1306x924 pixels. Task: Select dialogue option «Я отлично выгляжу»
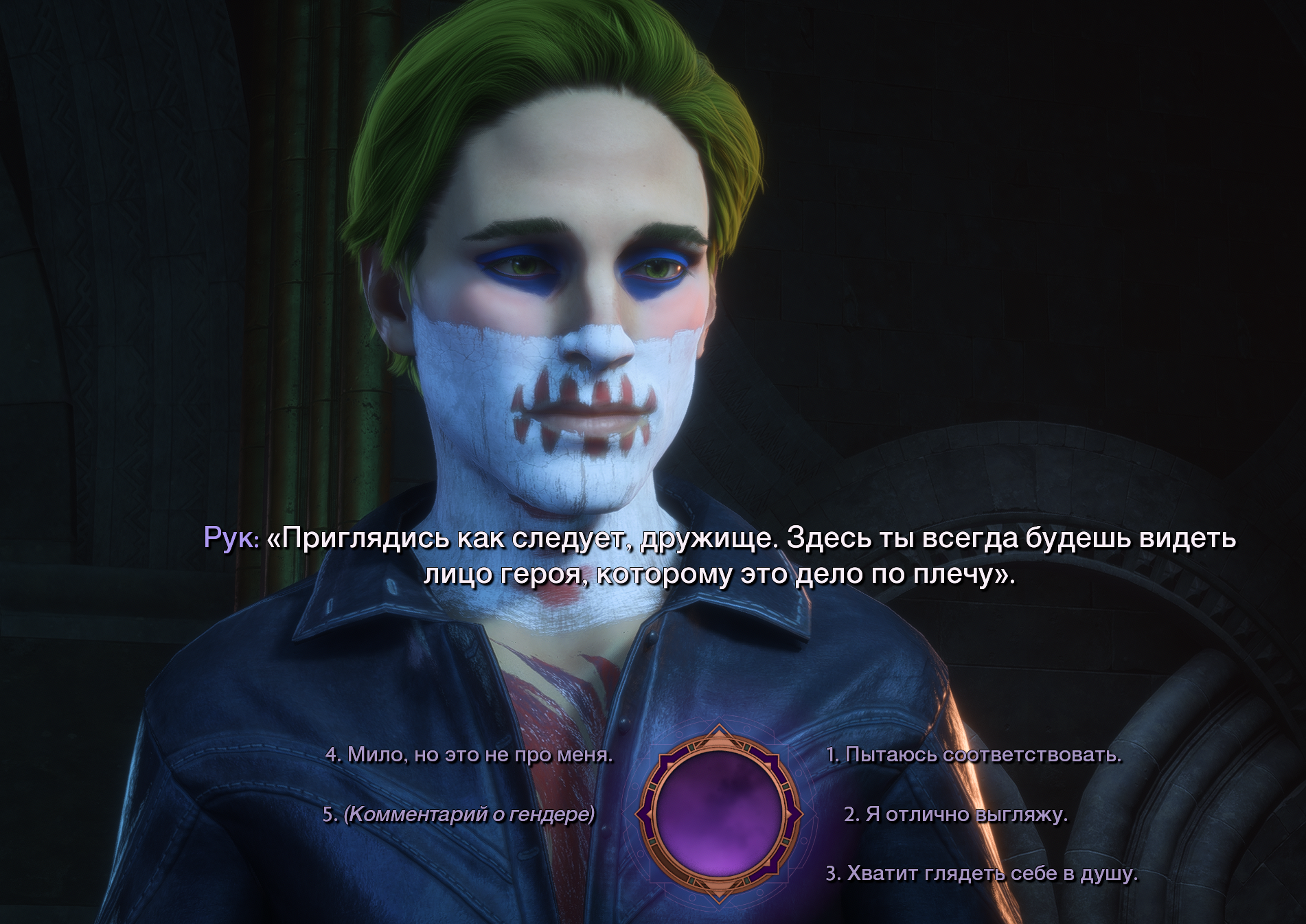click(x=955, y=814)
